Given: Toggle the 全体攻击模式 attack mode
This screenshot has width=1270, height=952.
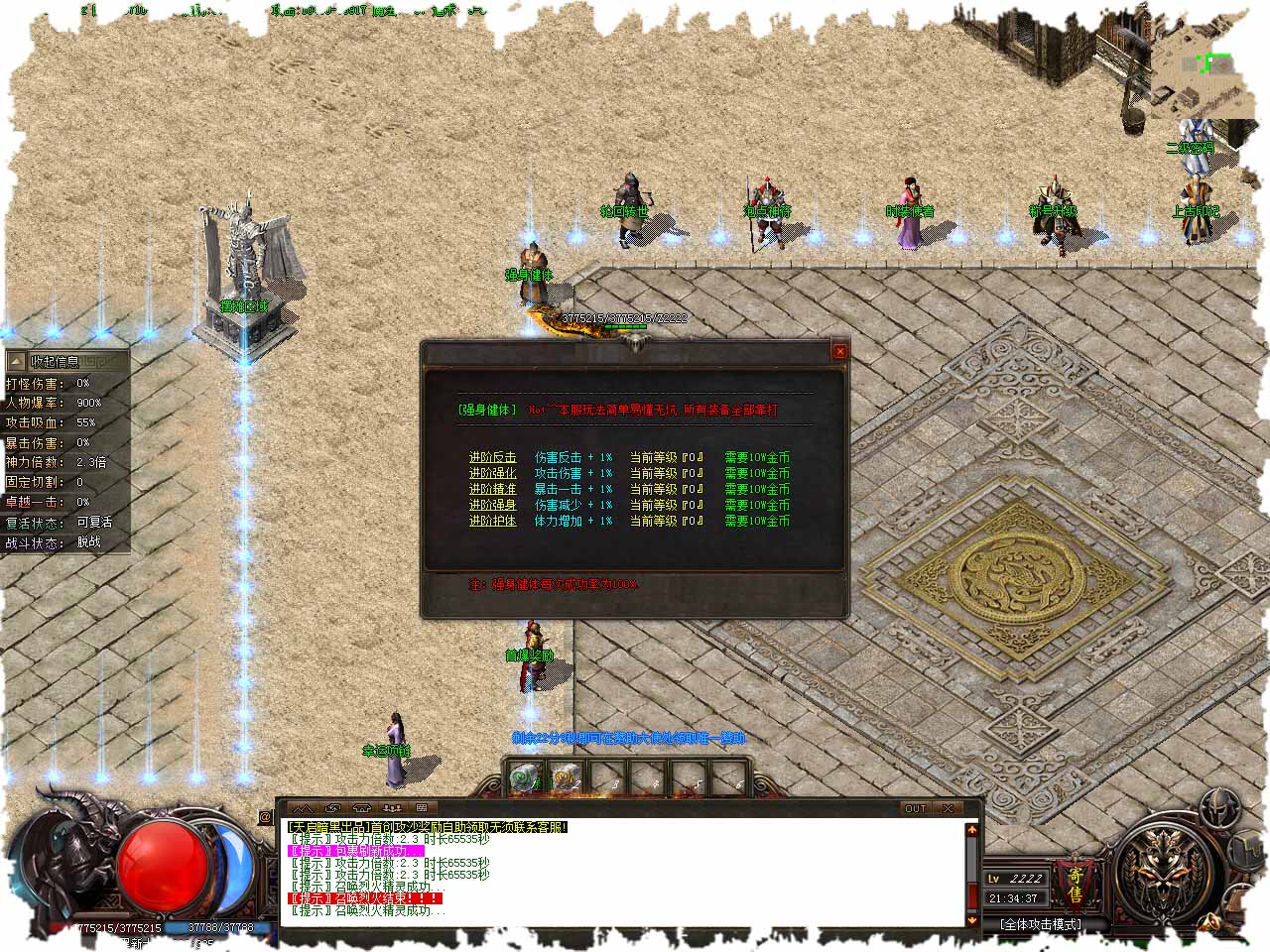Looking at the screenshot, I should [x=1041, y=924].
